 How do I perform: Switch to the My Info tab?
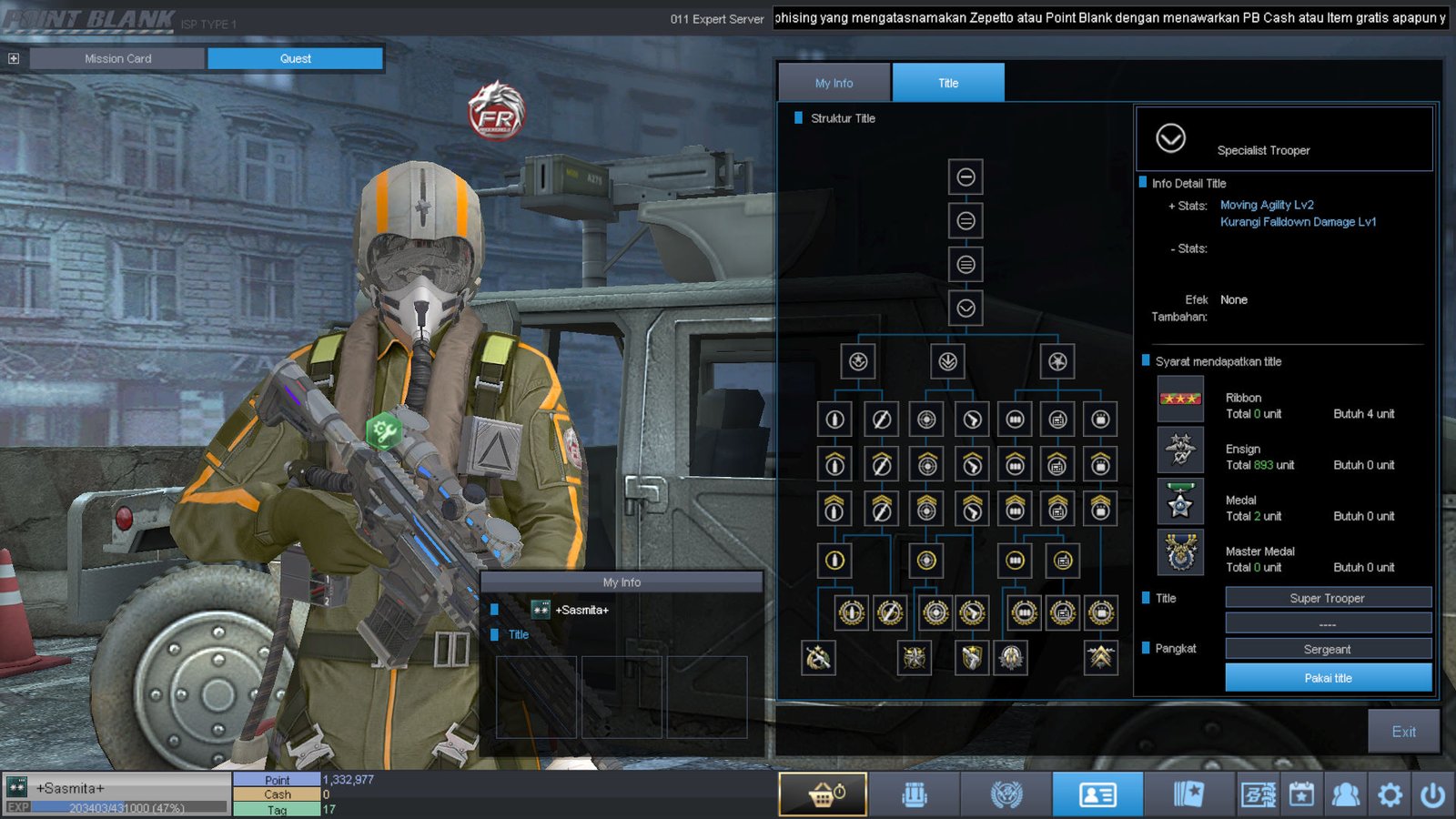pos(834,83)
